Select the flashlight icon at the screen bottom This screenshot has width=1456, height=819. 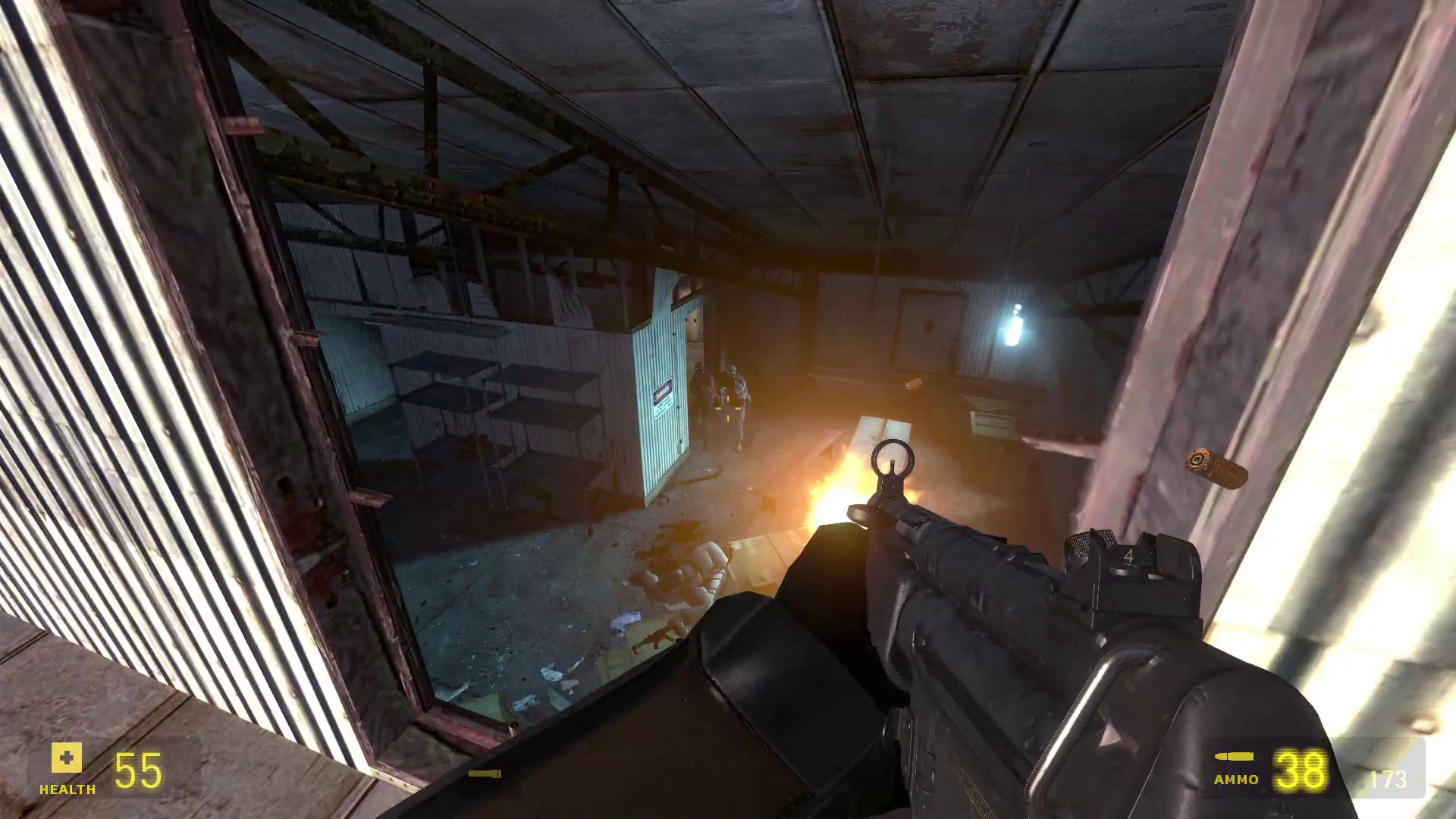pyautogui.click(x=486, y=774)
